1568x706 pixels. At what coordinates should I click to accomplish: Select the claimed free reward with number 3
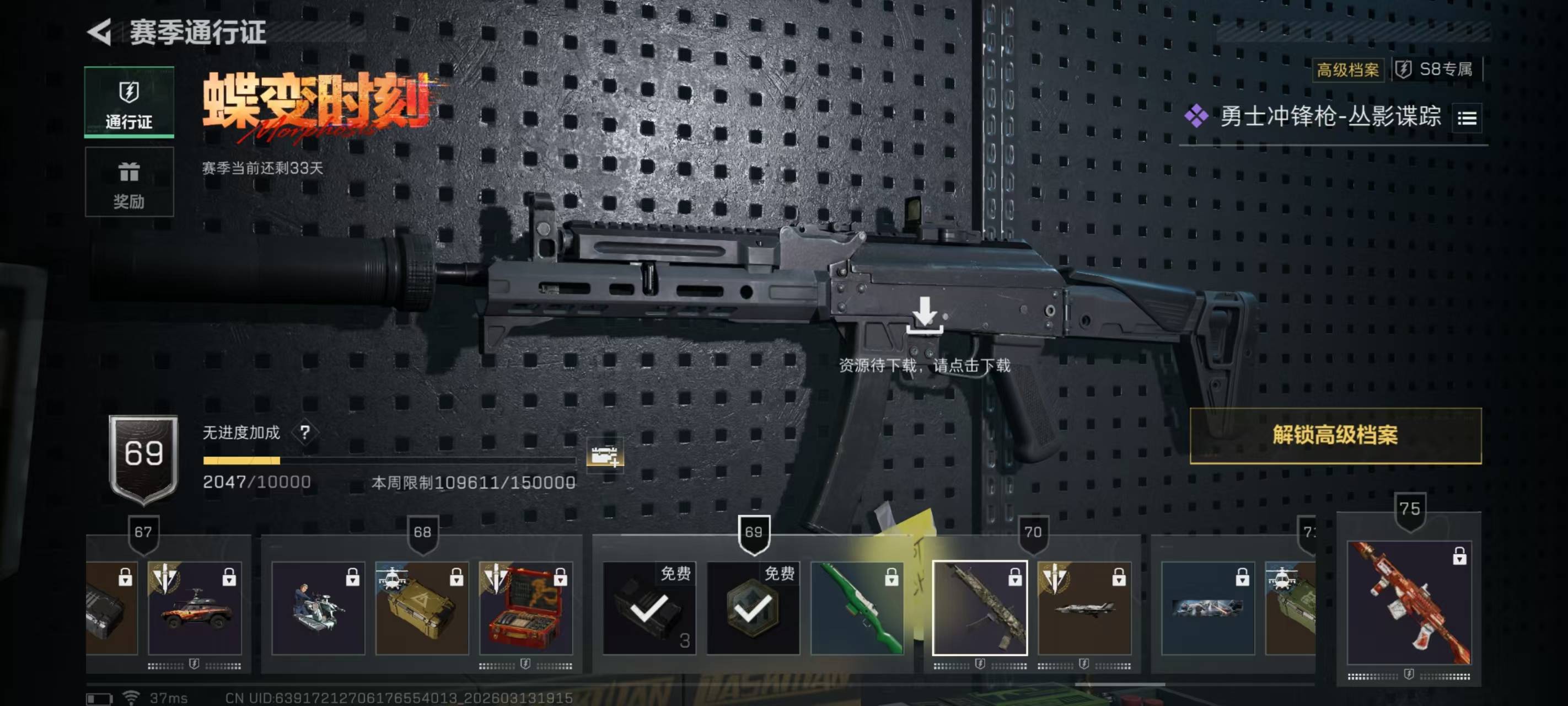649,608
